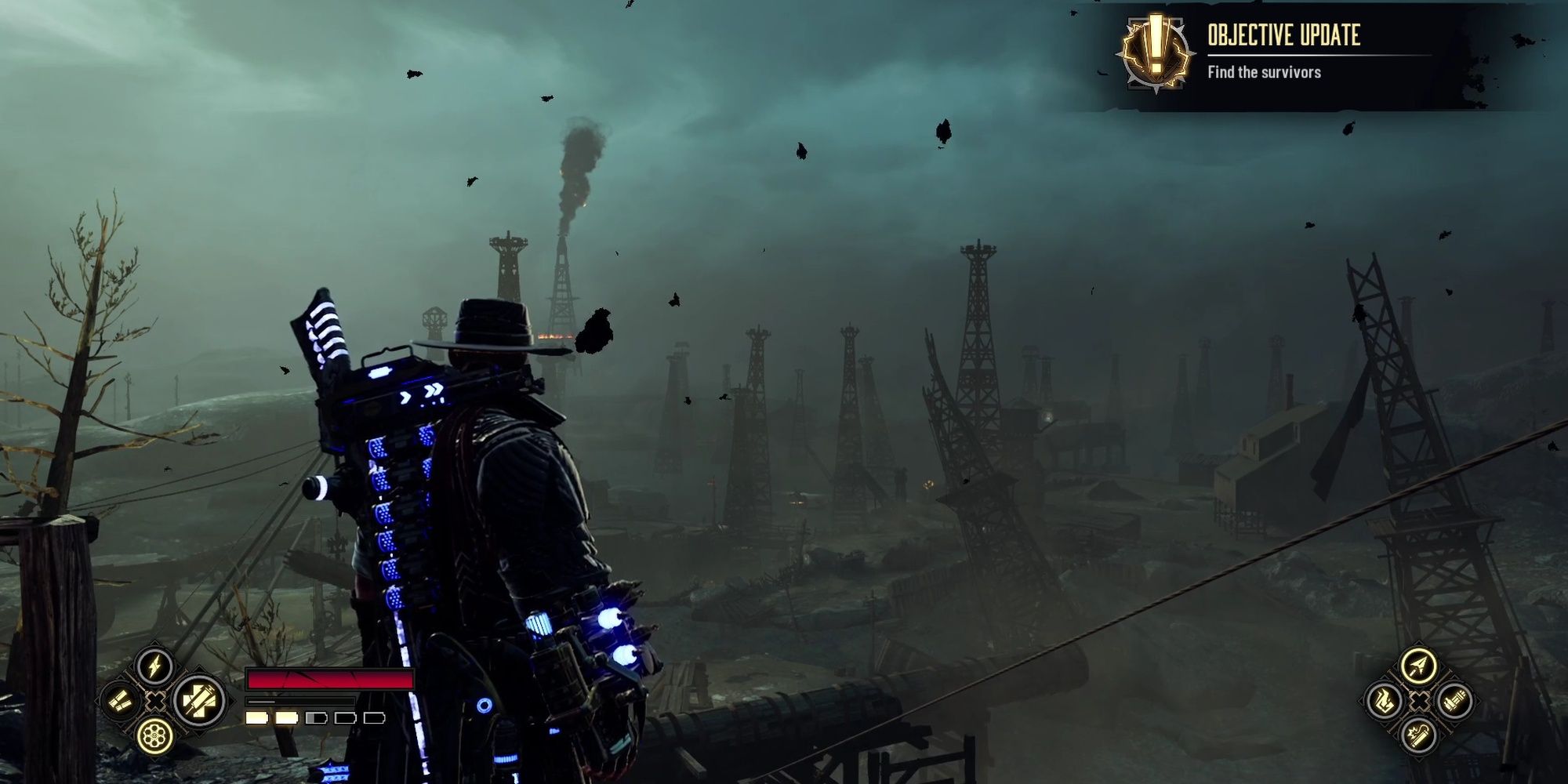This screenshot has width=1568, height=784.
Task: Select the arrow spearhead ability icon
Action: pos(1419,665)
